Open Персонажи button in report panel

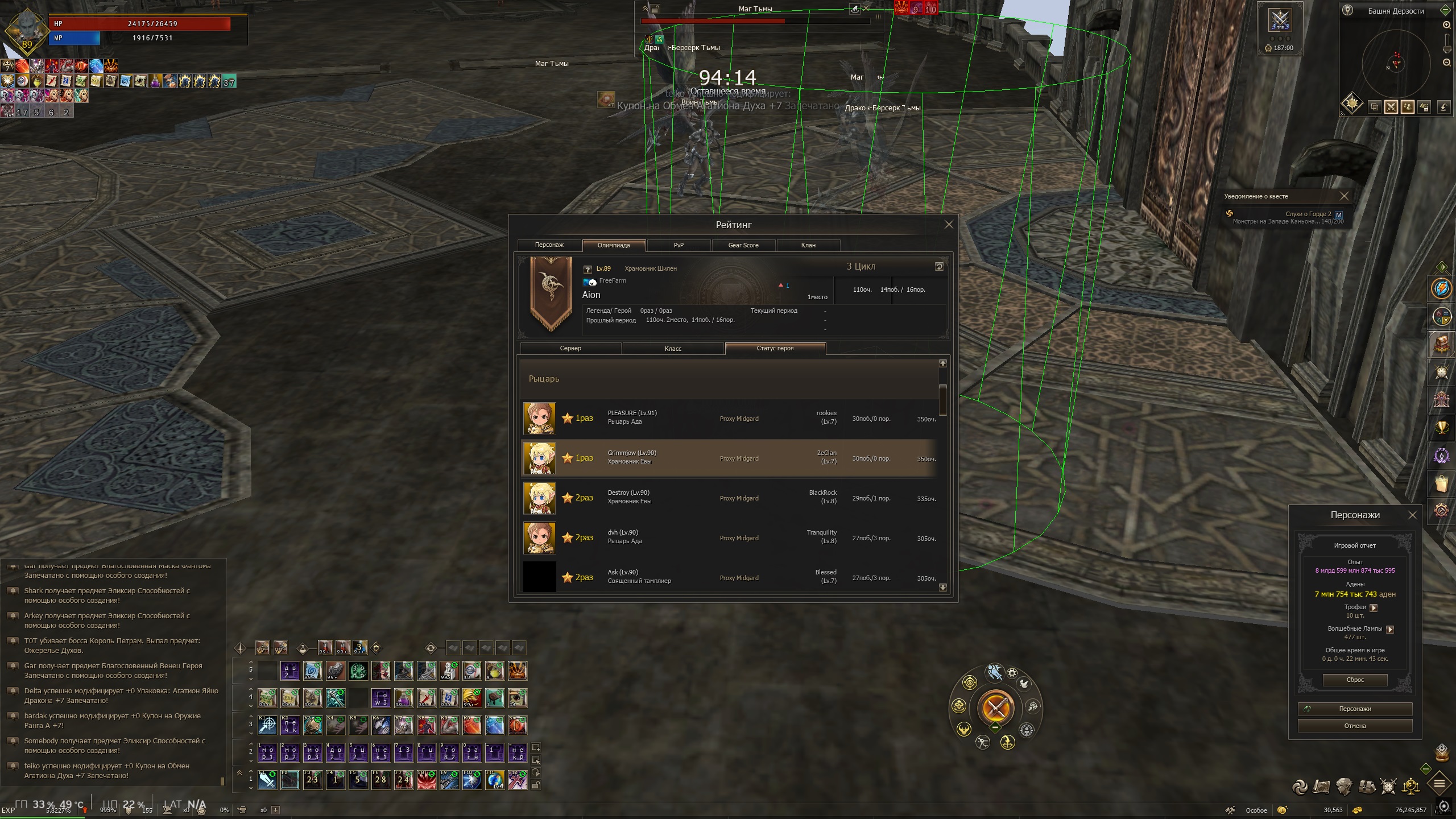coord(1355,709)
